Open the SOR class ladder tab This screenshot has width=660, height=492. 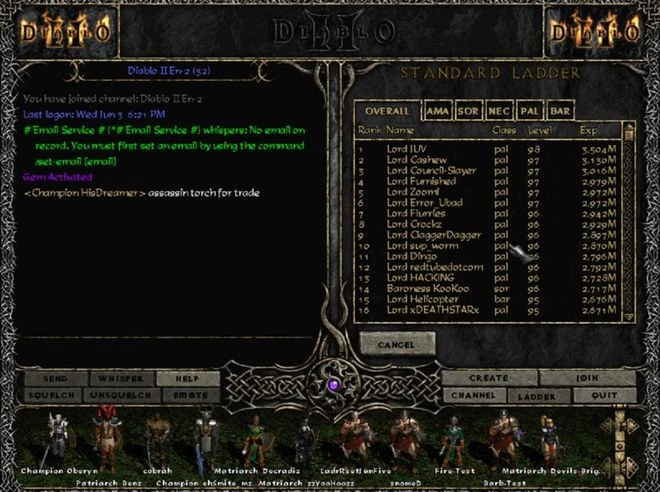pos(469,111)
